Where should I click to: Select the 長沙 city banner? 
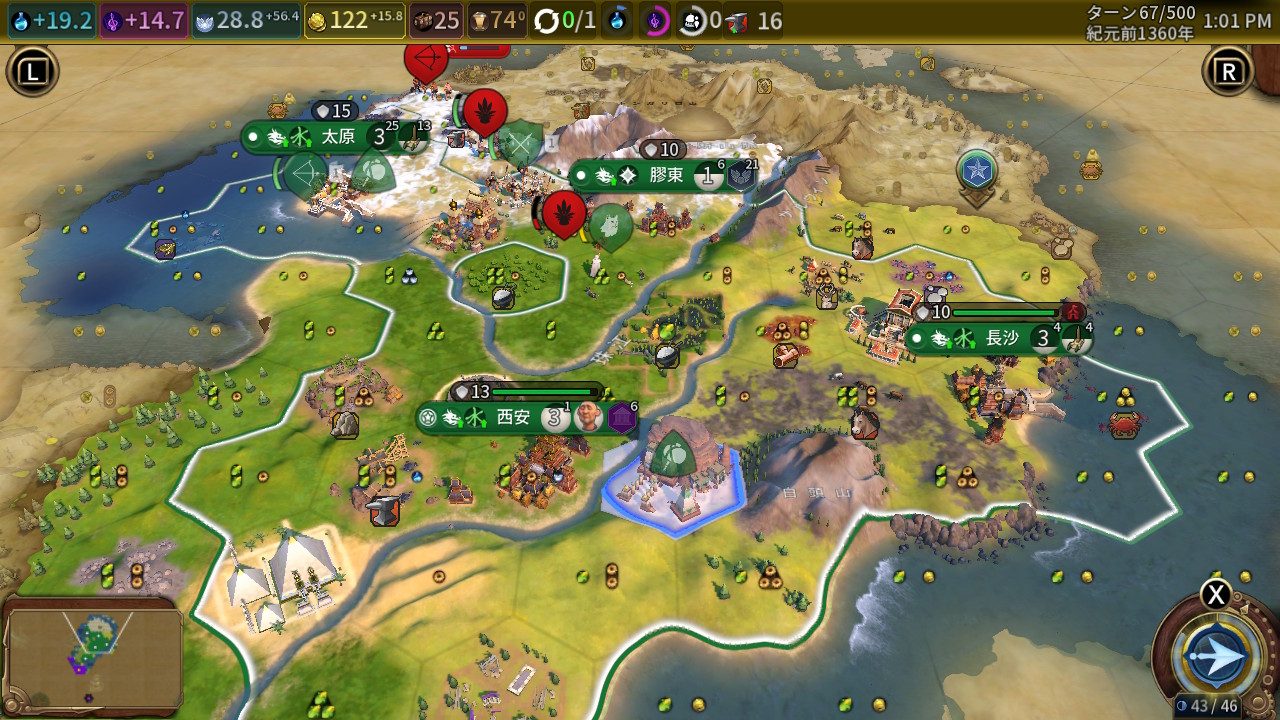(x=1000, y=338)
